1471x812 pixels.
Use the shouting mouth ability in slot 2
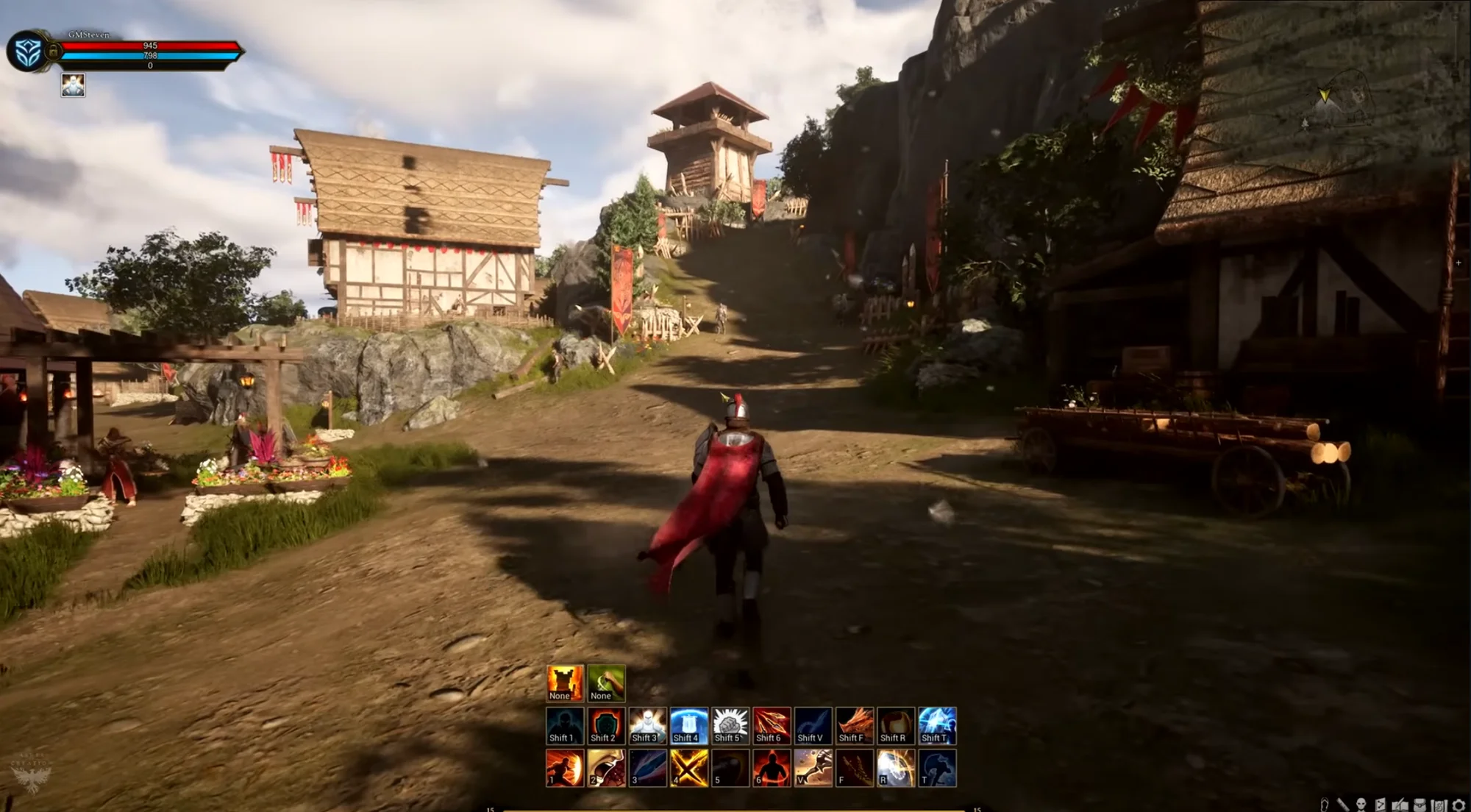coord(606,768)
